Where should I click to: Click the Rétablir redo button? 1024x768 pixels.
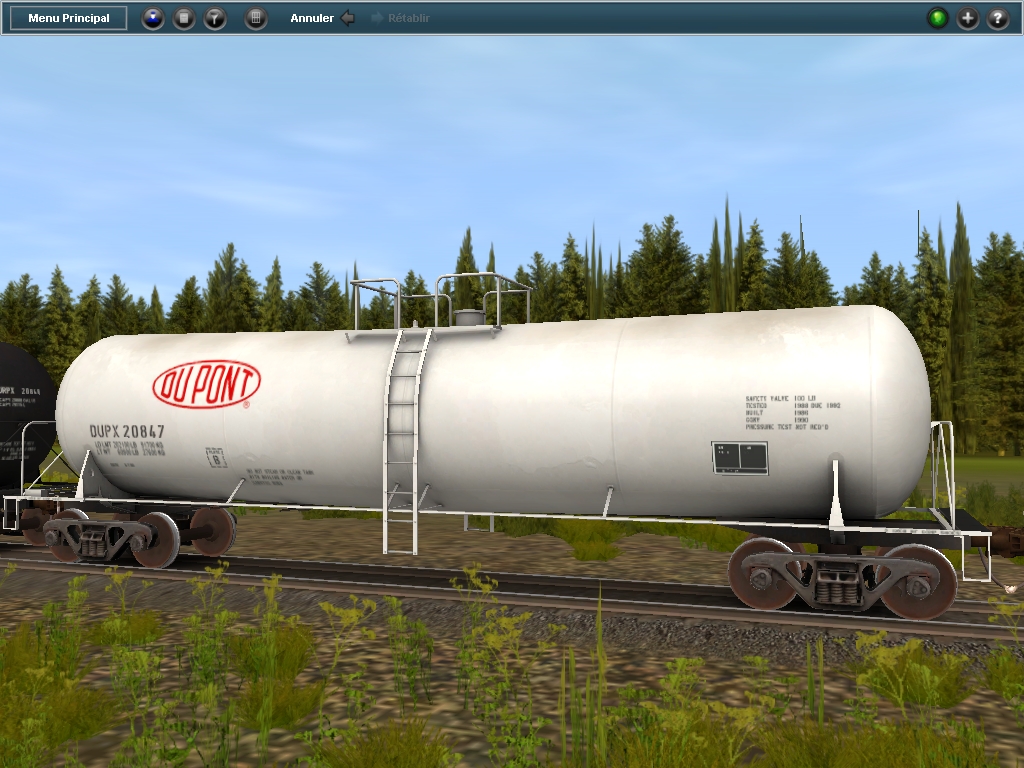(x=400, y=18)
